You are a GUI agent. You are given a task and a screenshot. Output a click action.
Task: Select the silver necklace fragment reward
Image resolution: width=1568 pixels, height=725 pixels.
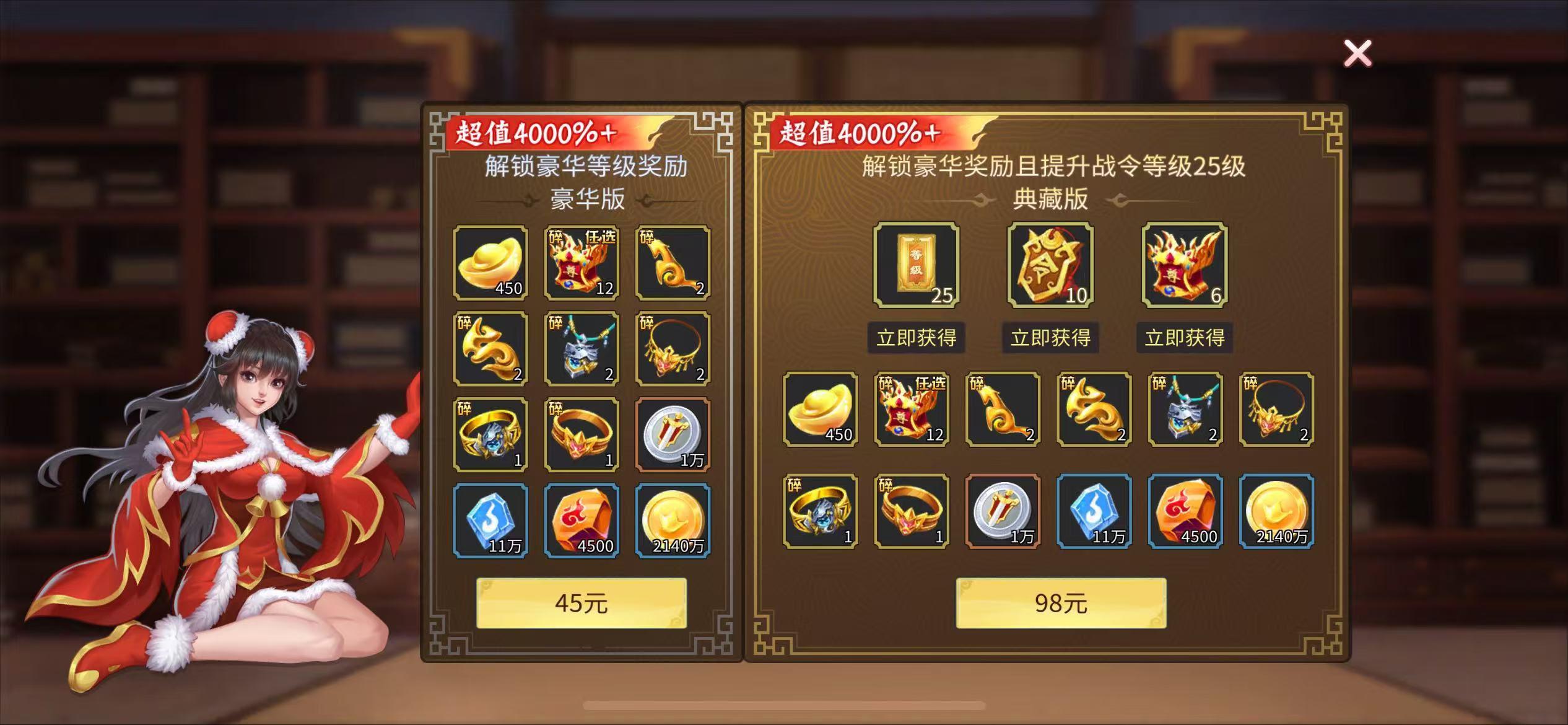point(580,349)
